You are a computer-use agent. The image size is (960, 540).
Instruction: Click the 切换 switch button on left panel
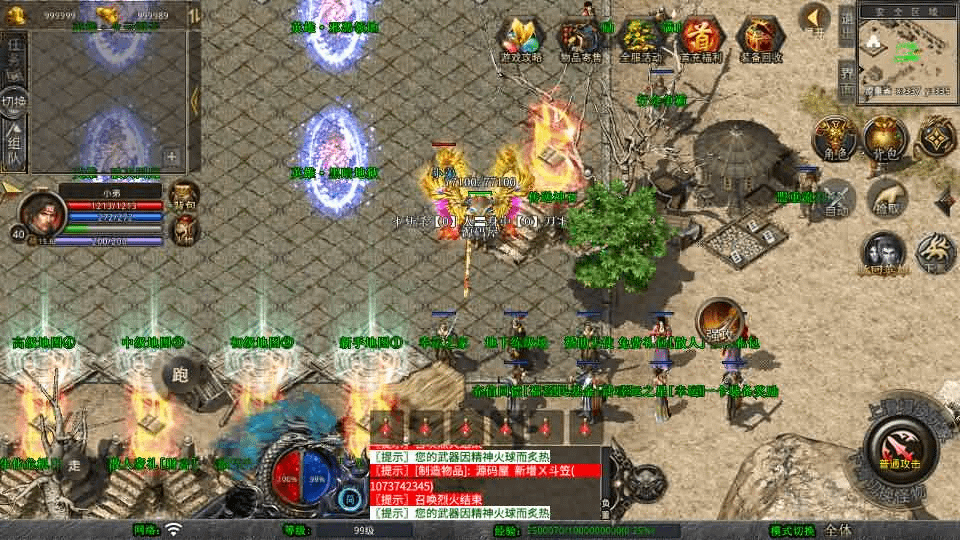point(14,101)
